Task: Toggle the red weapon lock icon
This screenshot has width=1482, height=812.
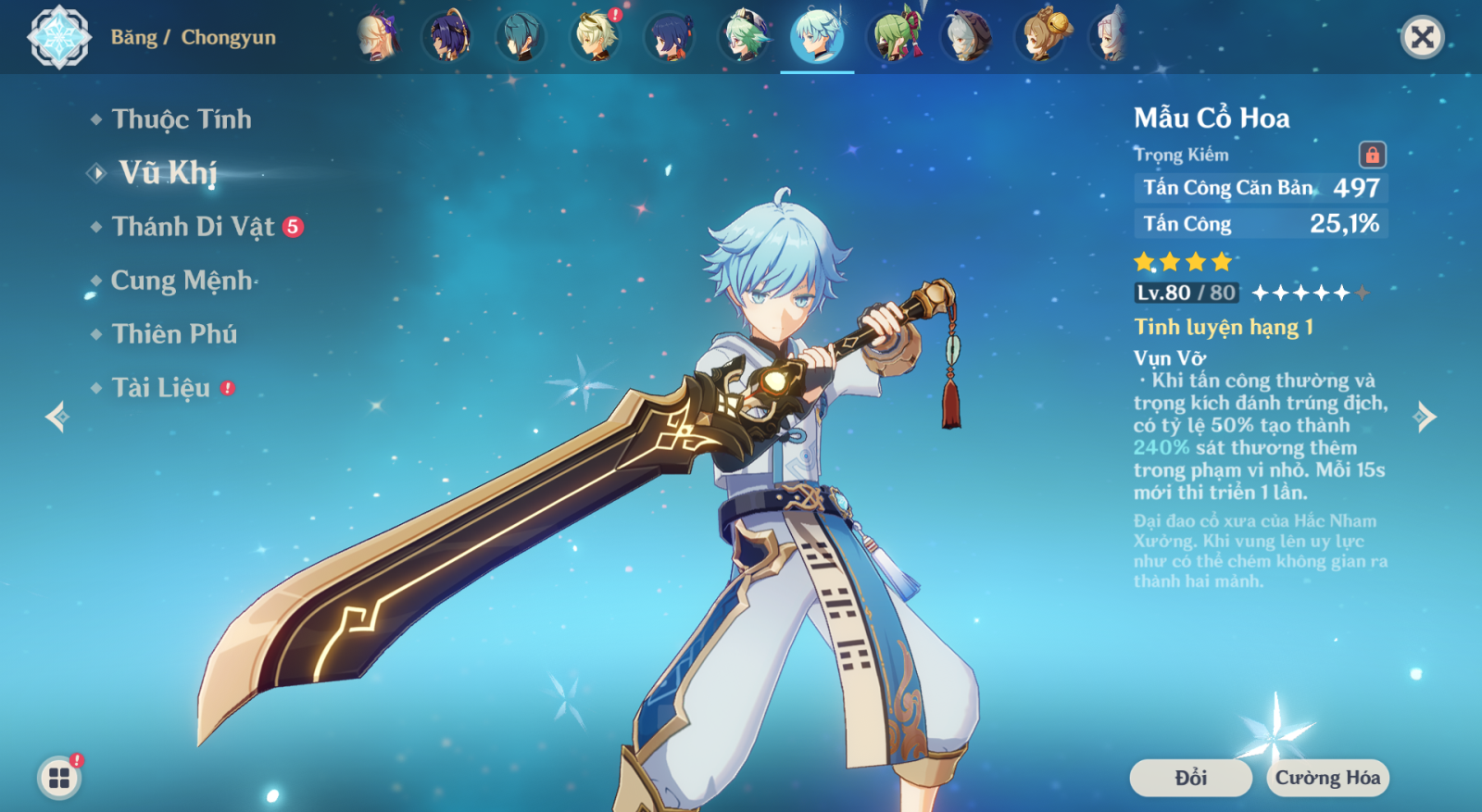Action: pyautogui.click(x=1372, y=155)
